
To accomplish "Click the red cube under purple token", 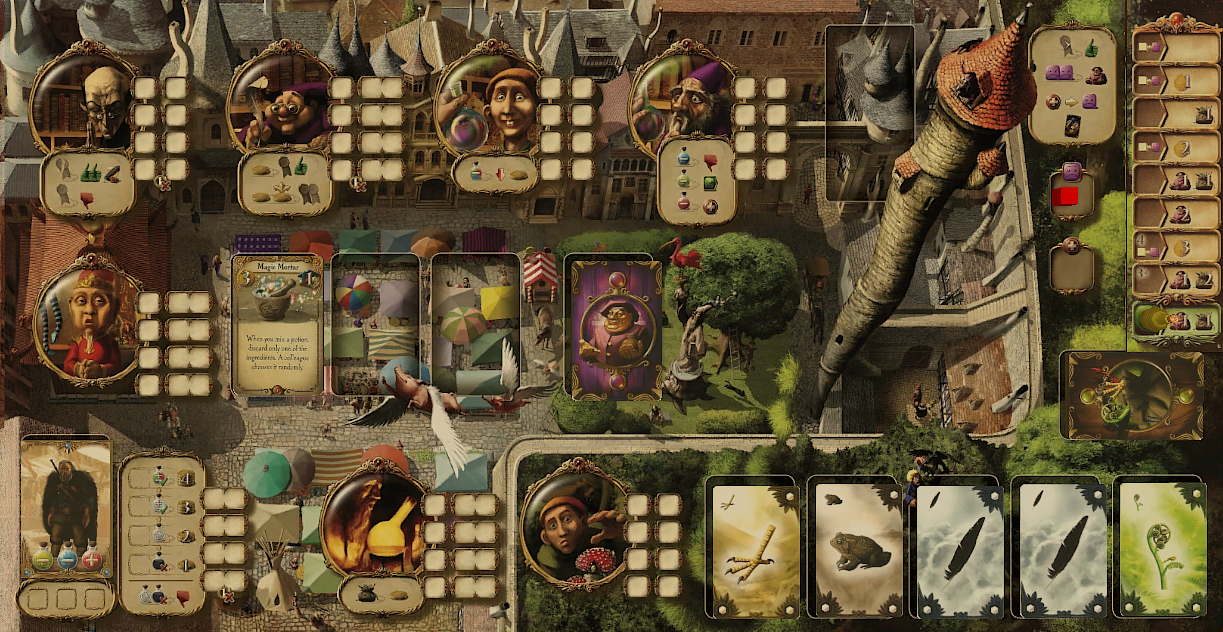I will pyautogui.click(x=1067, y=197).
